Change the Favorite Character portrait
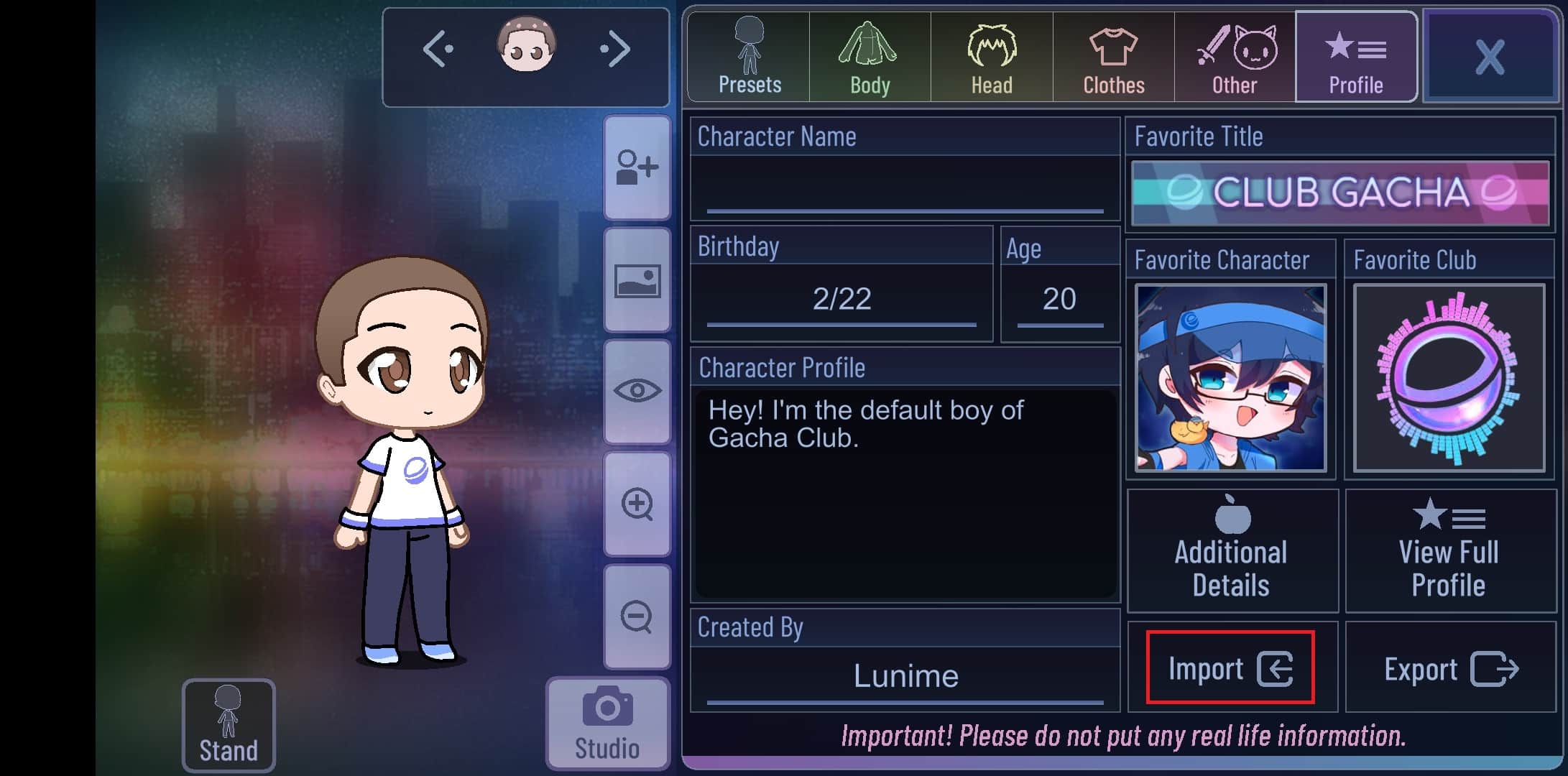The height and width of the screenshot is (776, 1568). point(1230,378)
